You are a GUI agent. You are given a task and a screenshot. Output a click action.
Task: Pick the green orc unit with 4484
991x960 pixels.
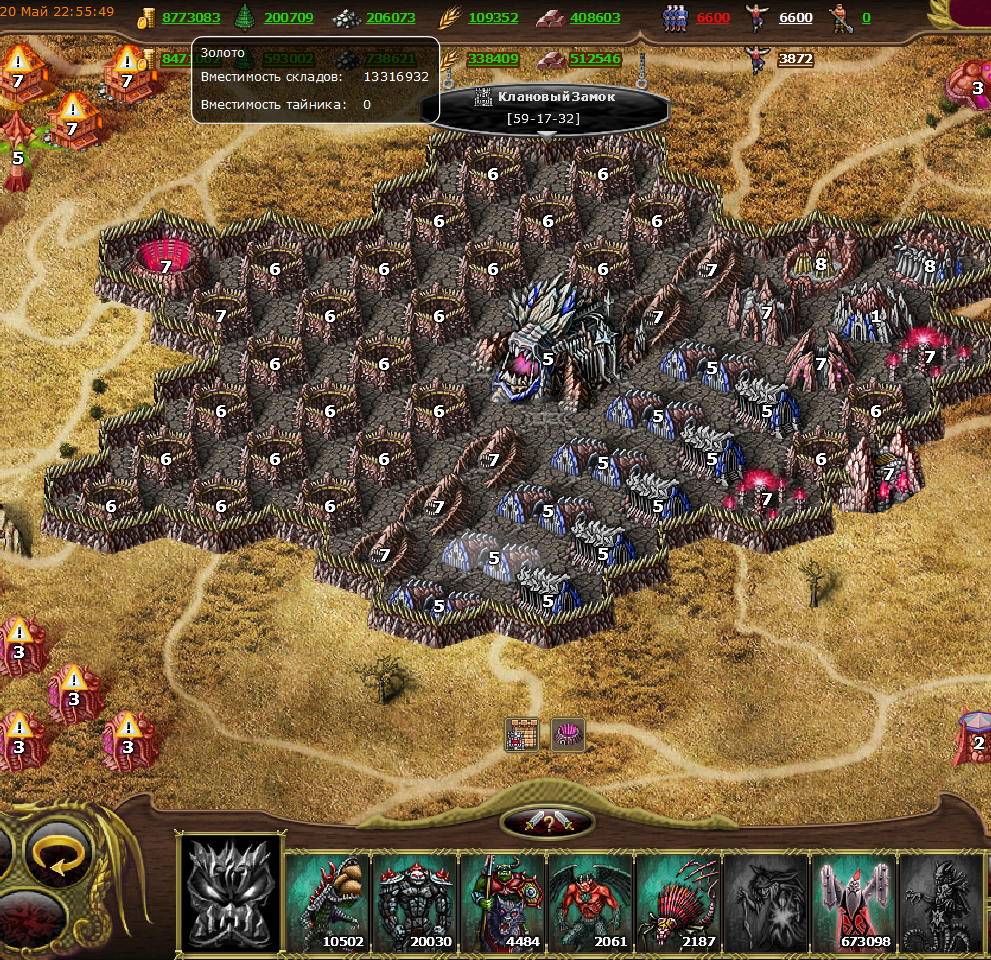[503, 902]
